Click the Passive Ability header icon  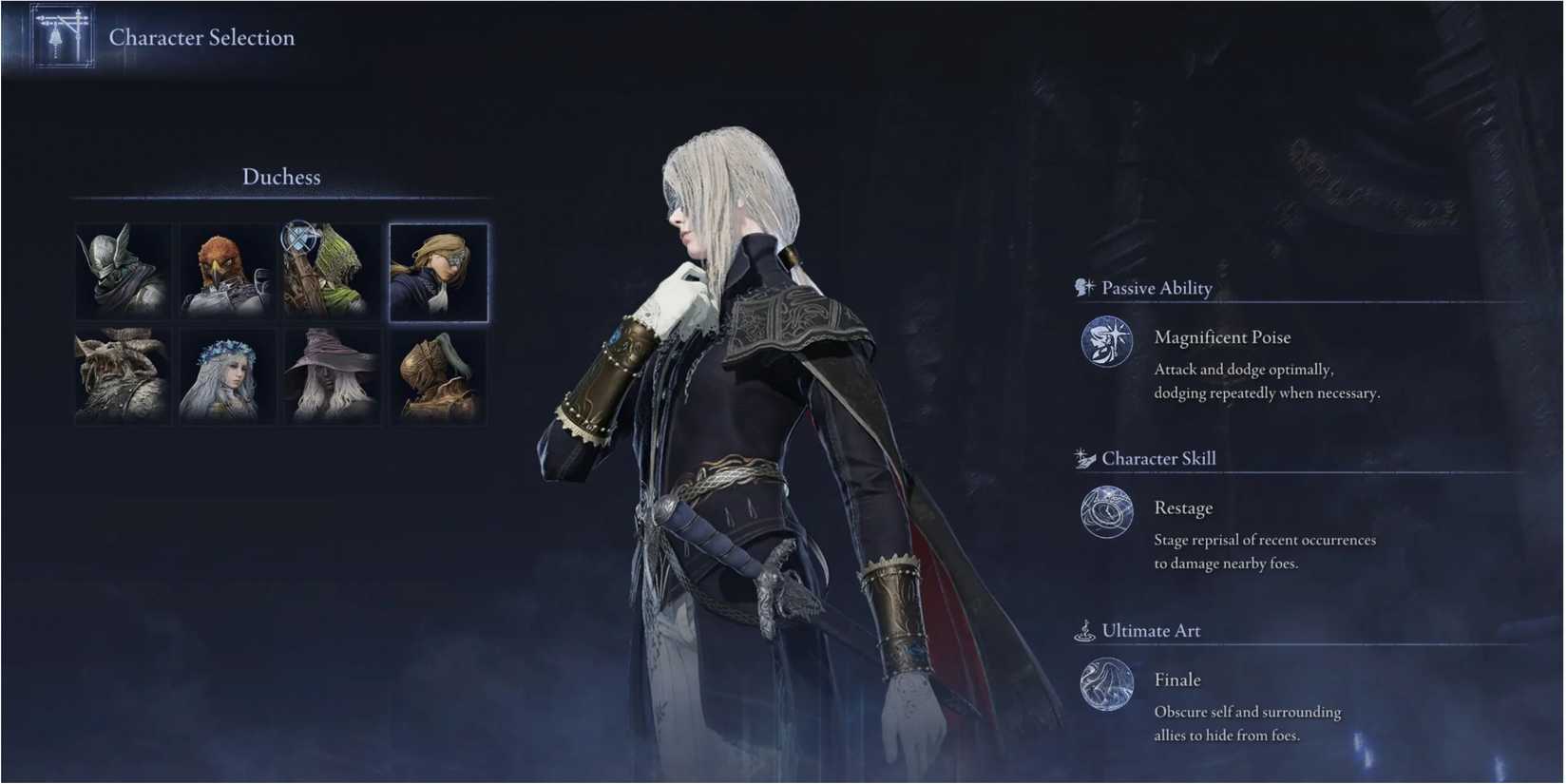click(1081, 286)
